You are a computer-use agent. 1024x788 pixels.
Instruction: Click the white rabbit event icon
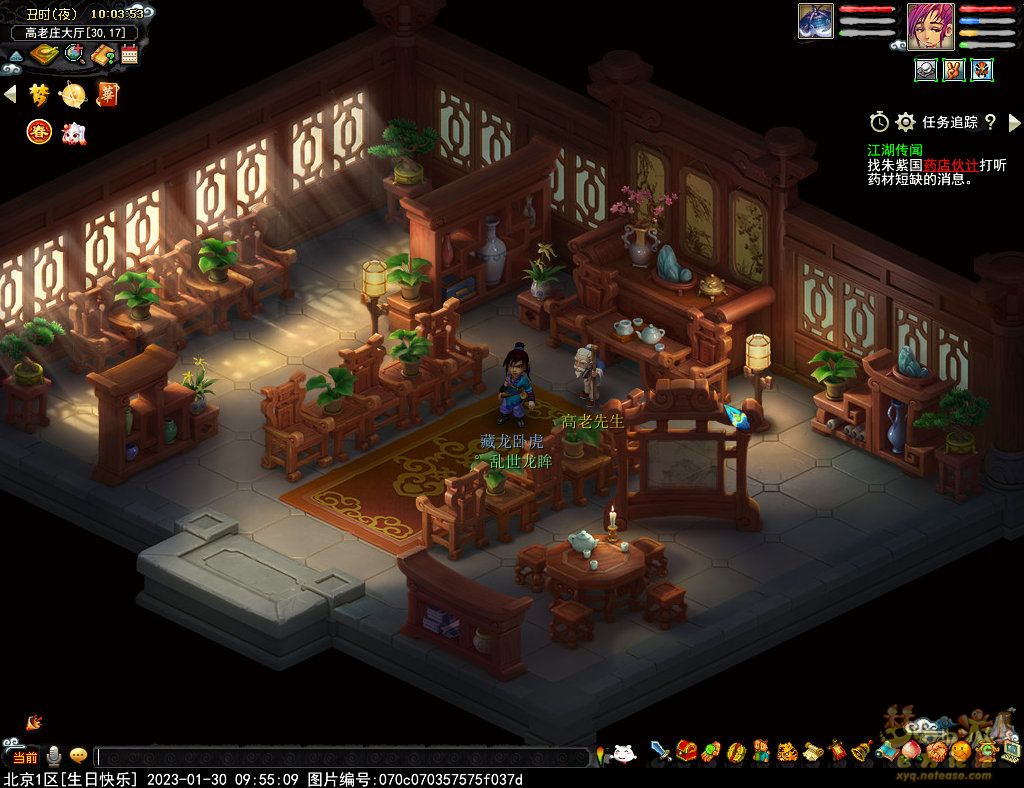point(73,132)
